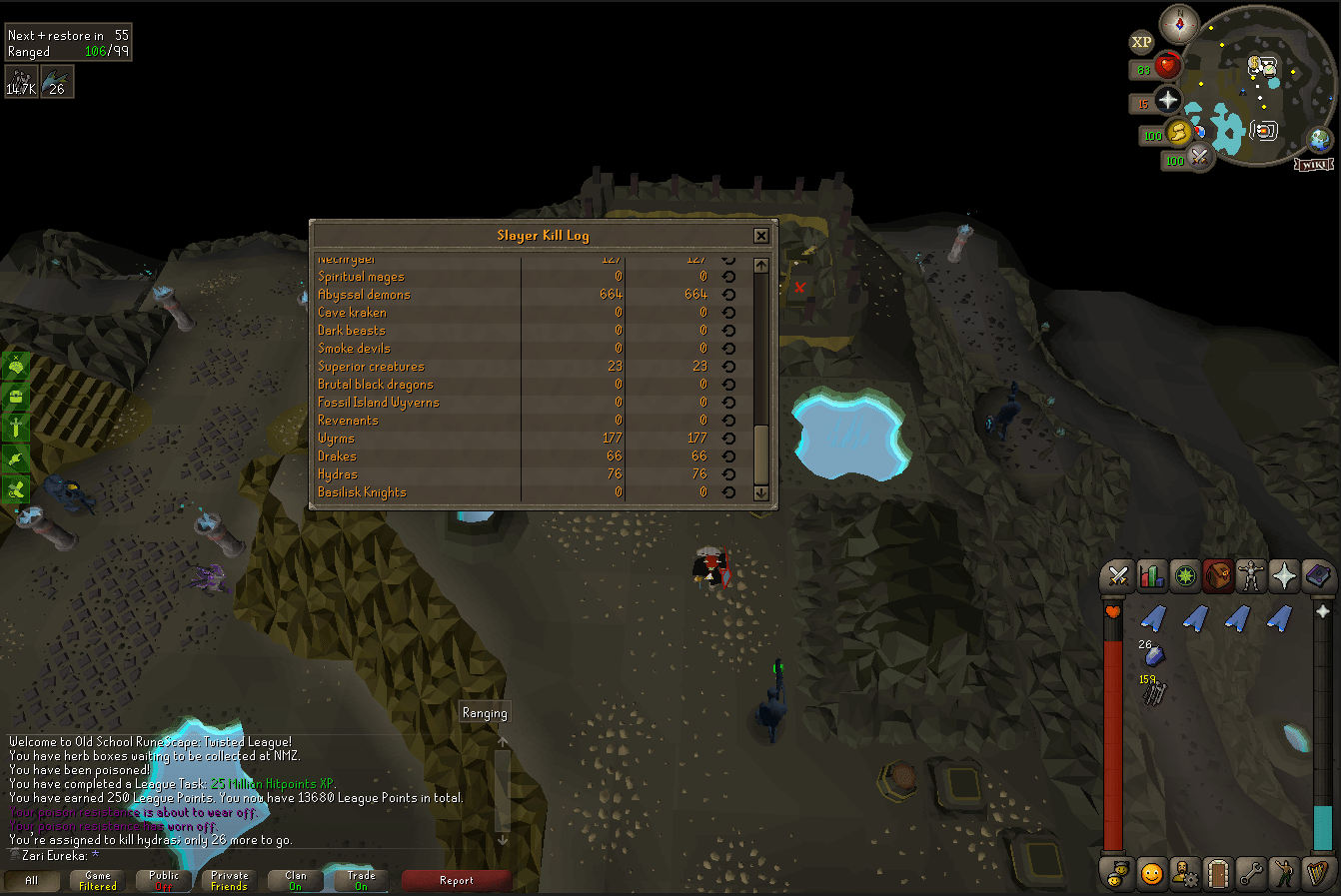
Task: Open the Worn Equipment tab
Action: (x=1251, y=577)
